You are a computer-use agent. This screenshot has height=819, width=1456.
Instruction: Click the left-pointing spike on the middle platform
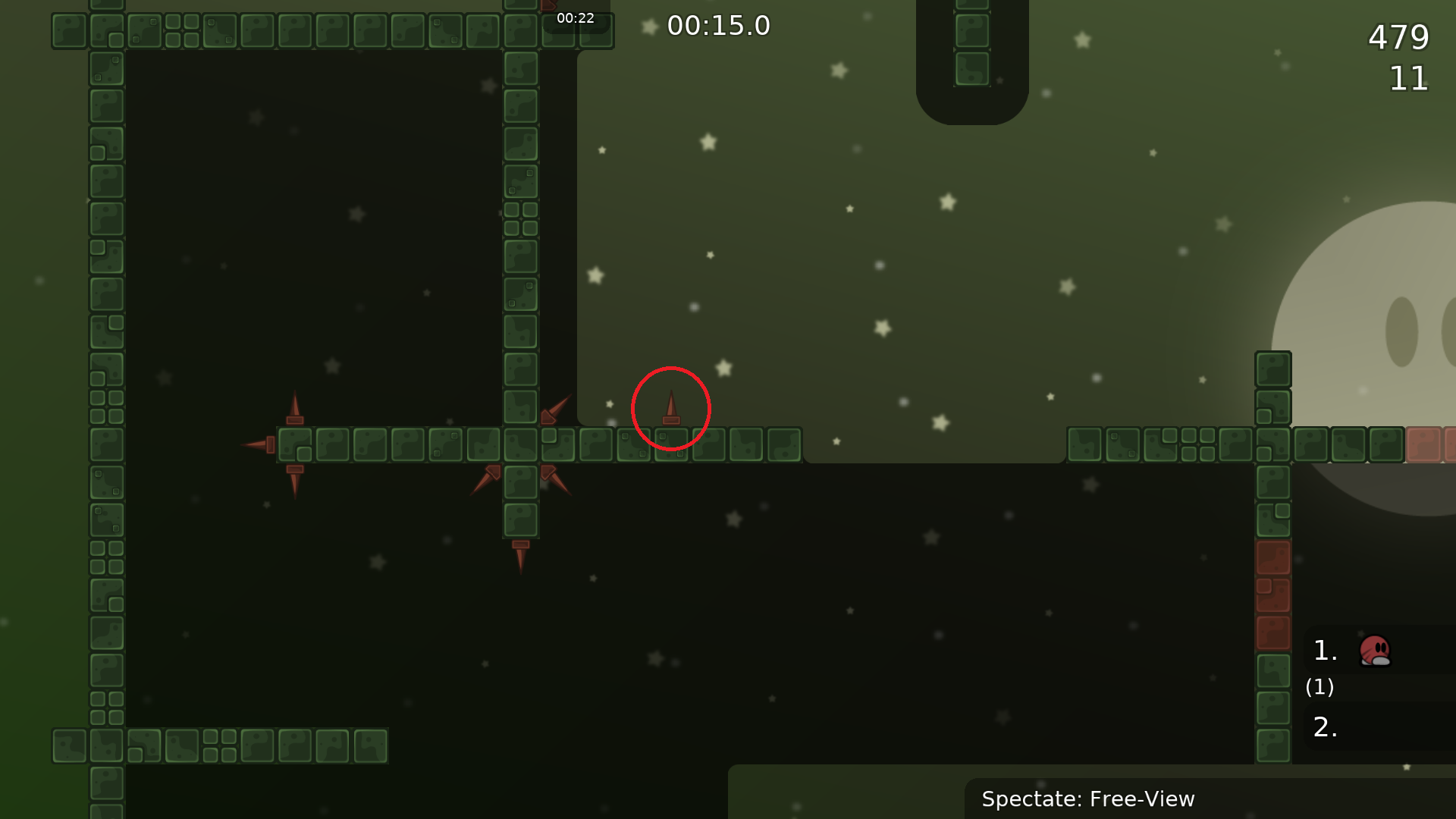(x=258, y=446)
